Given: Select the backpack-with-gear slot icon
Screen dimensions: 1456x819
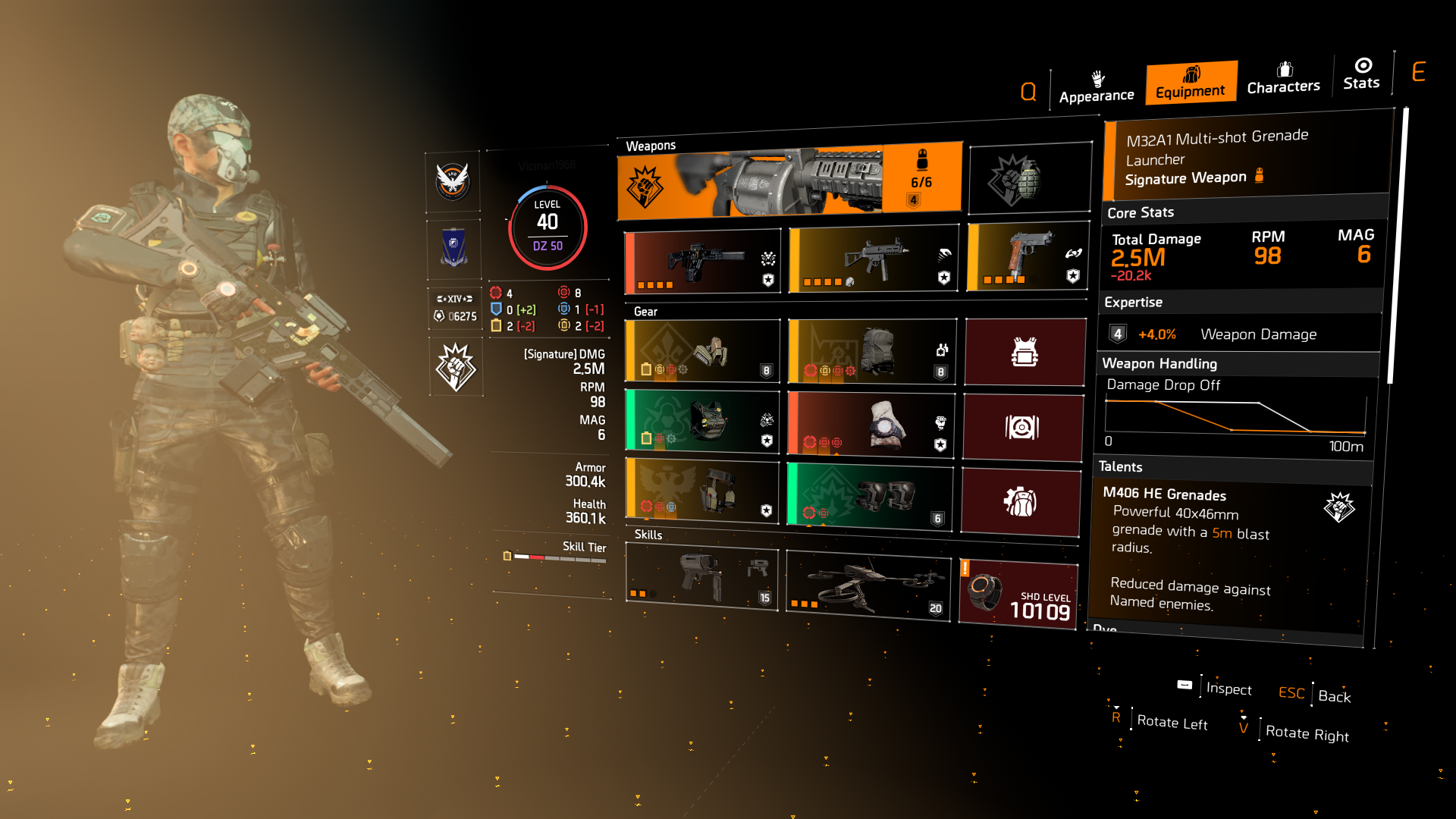Looking at the screenshot, I should (1020, 500).
